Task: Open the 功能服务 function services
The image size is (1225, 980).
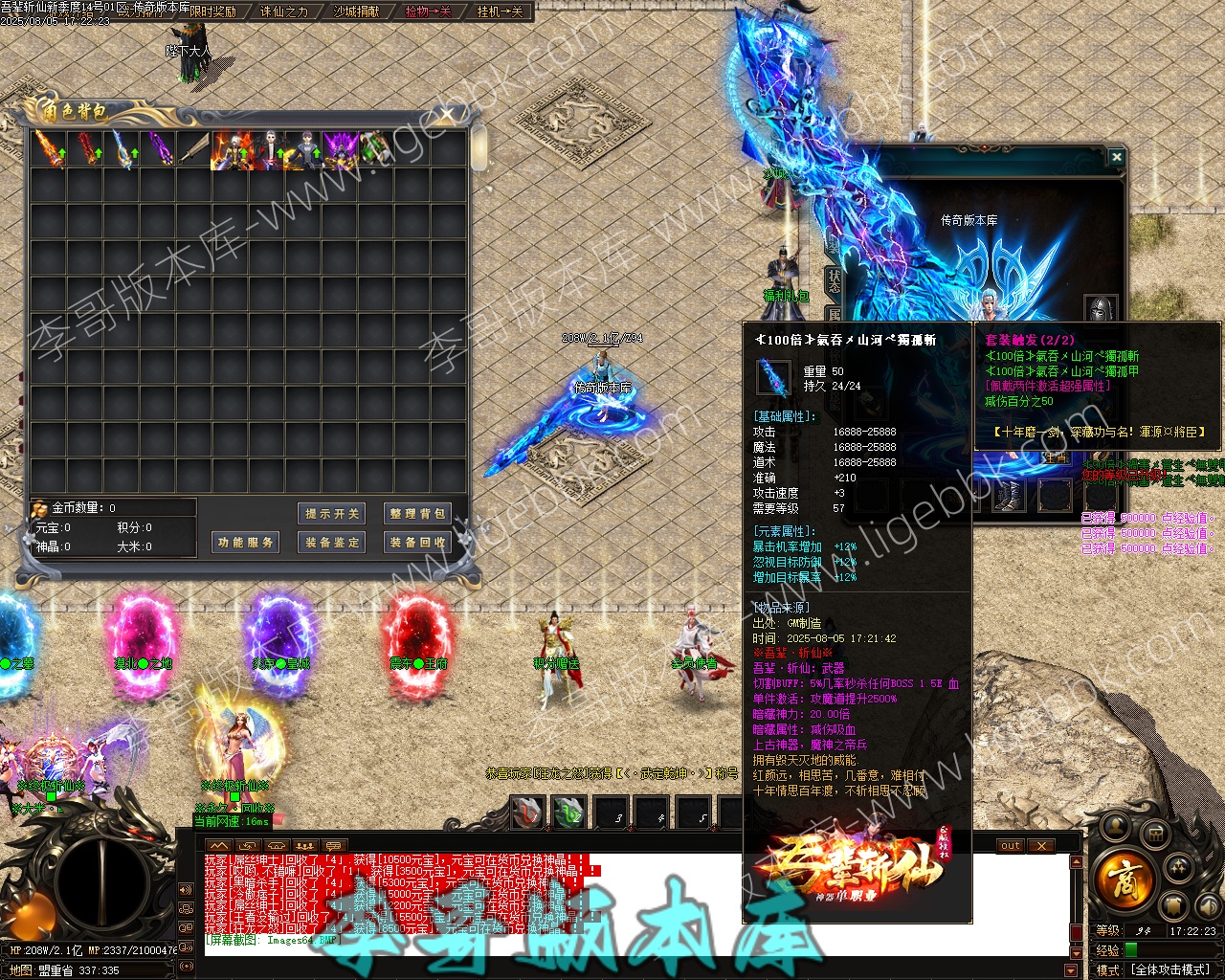Action: 245,543
